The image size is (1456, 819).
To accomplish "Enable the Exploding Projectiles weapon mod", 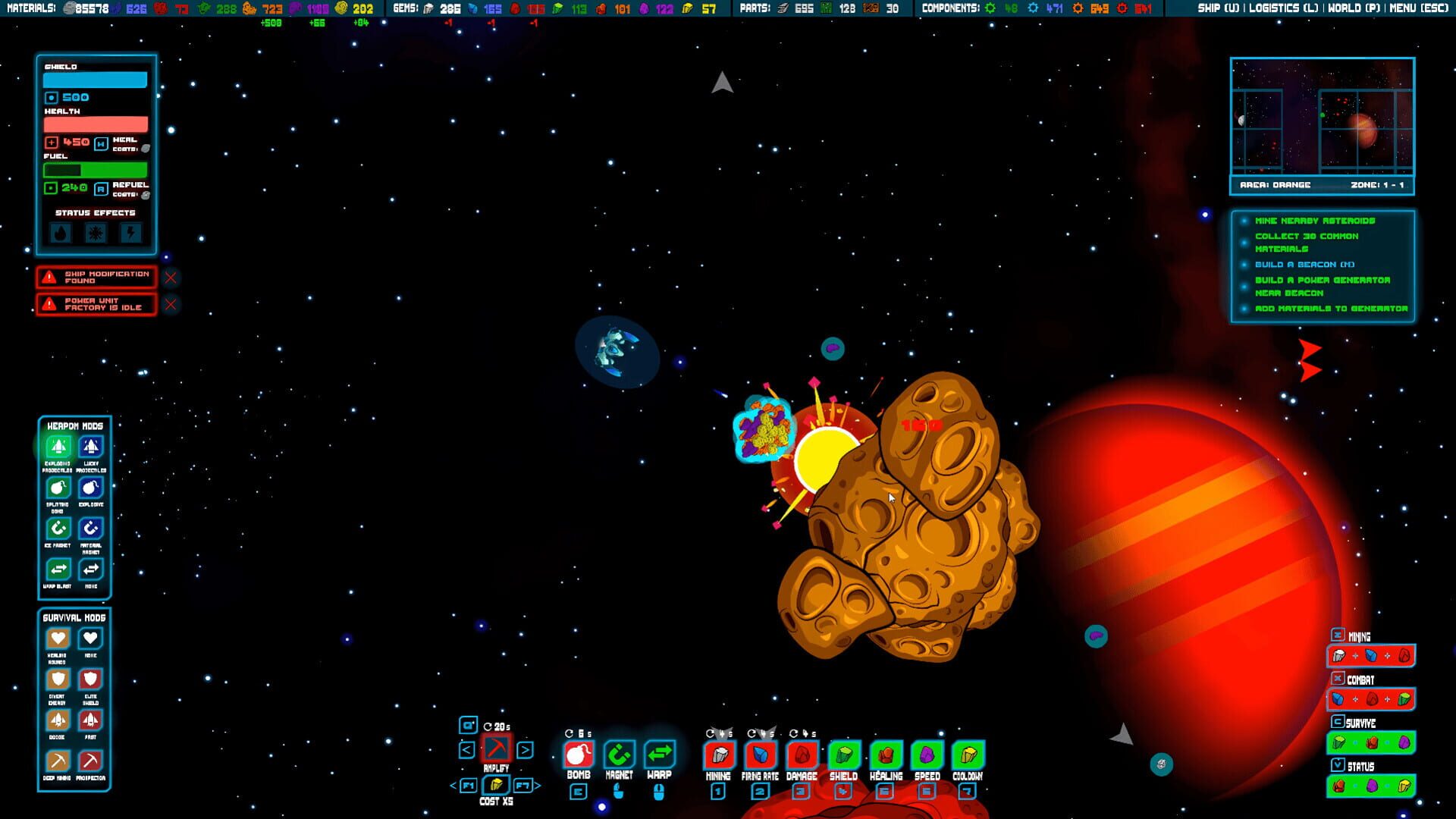I will (58, 448).
